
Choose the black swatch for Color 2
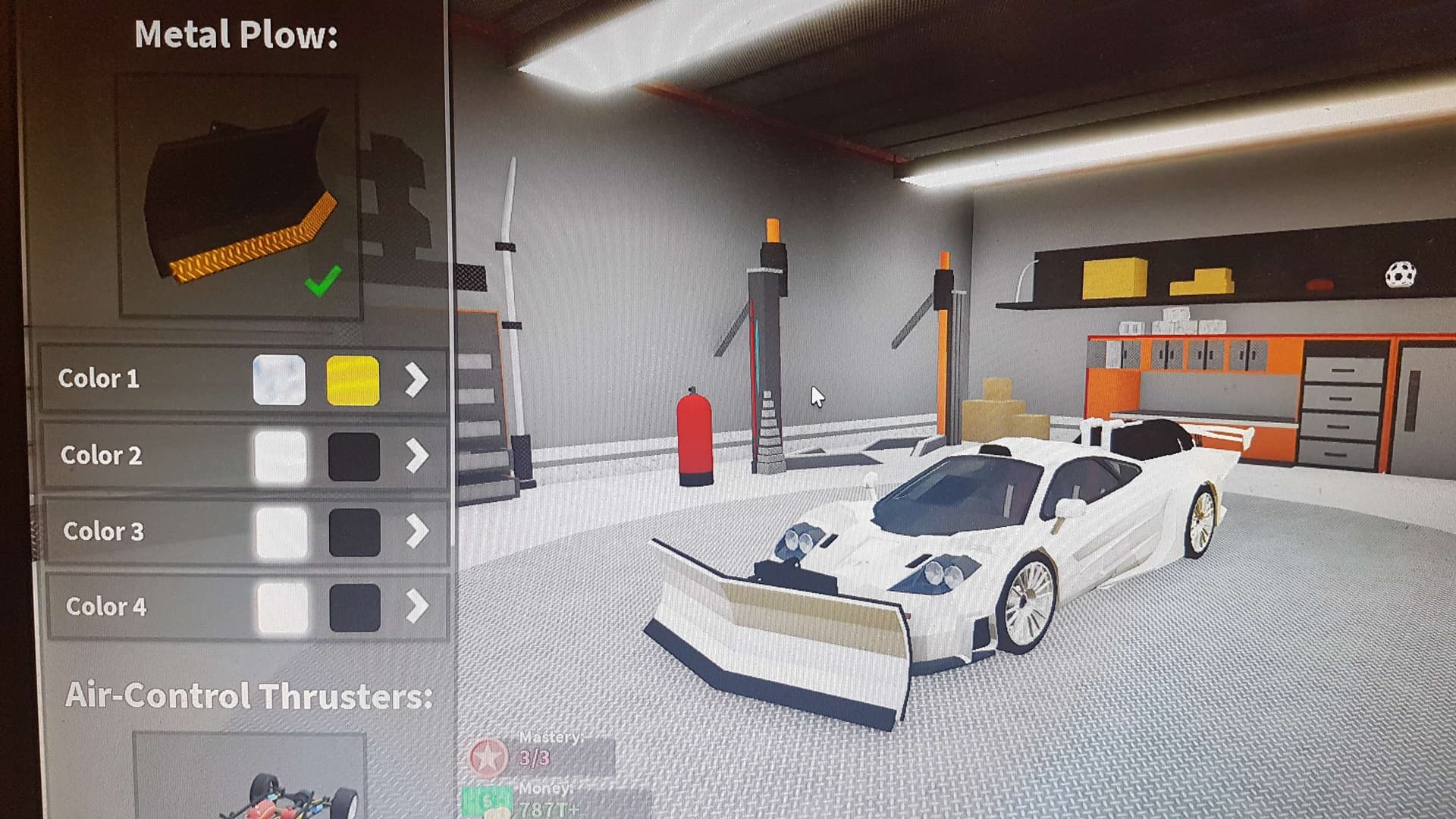pyautogui.click(x=354, y=457)
